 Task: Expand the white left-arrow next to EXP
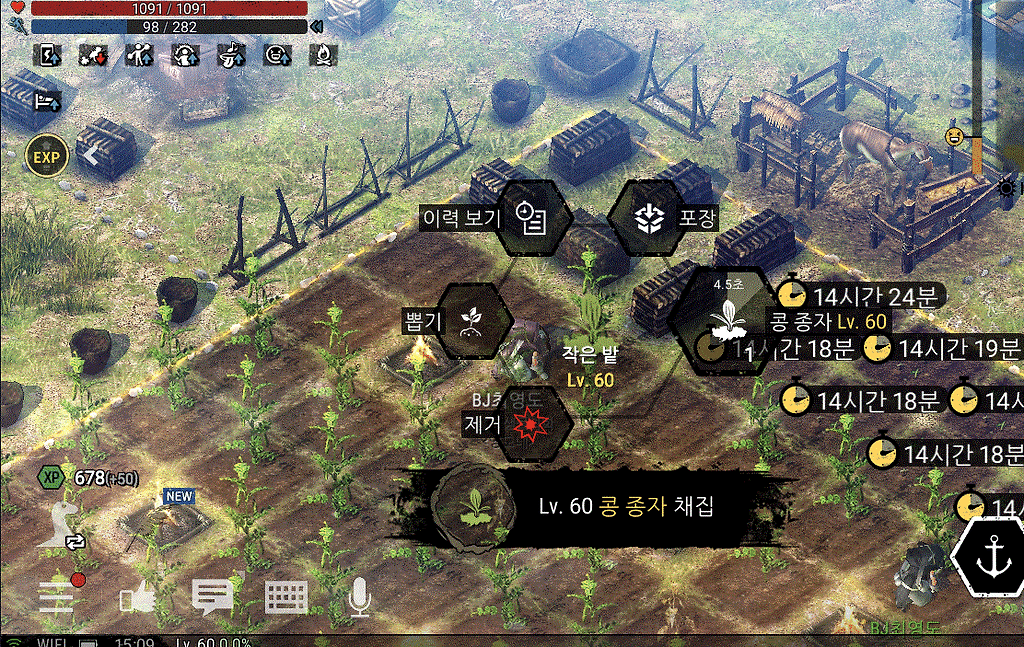(x=91, y=156)
